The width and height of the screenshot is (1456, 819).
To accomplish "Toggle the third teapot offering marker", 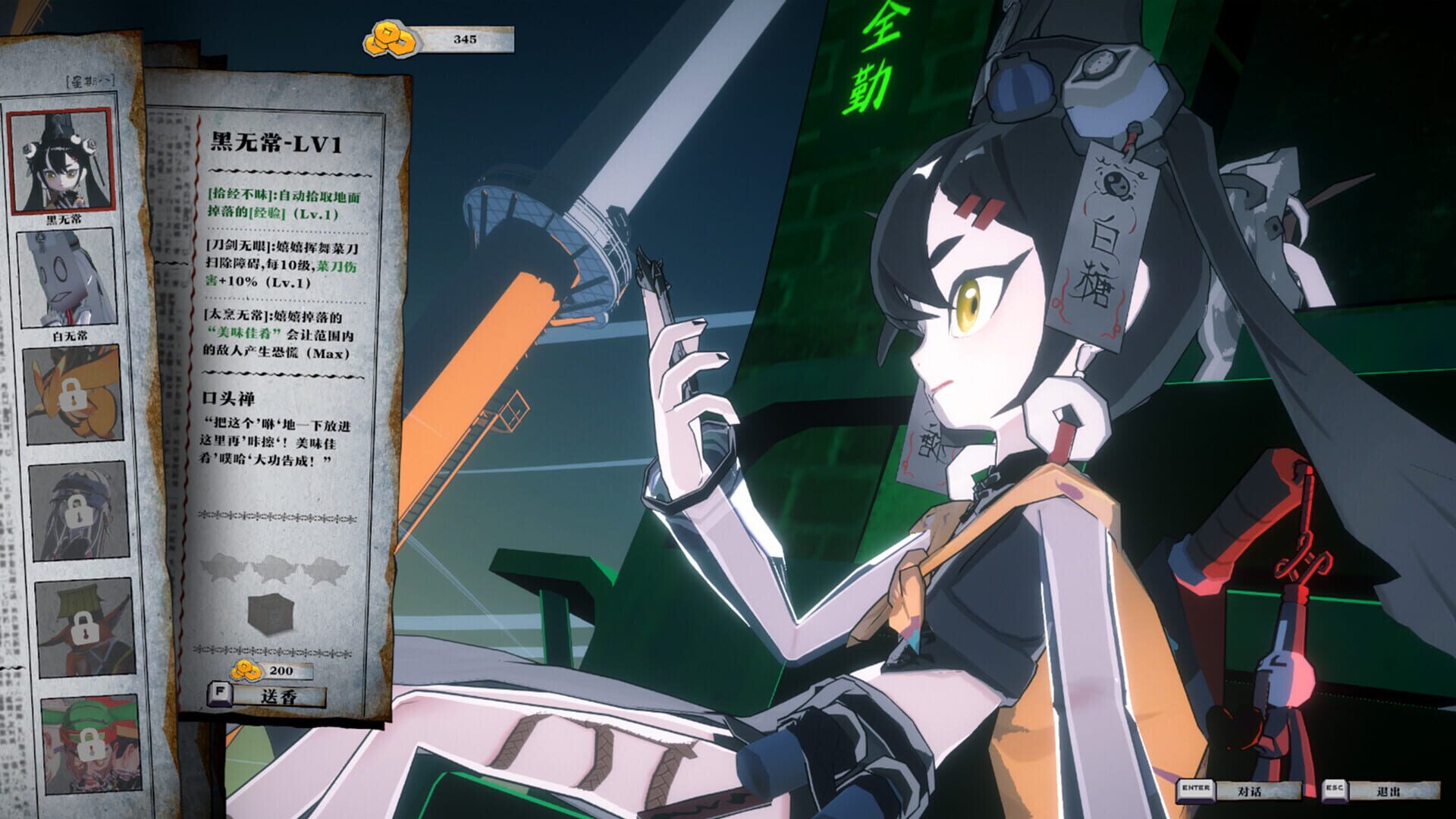I will pos(325,570).
